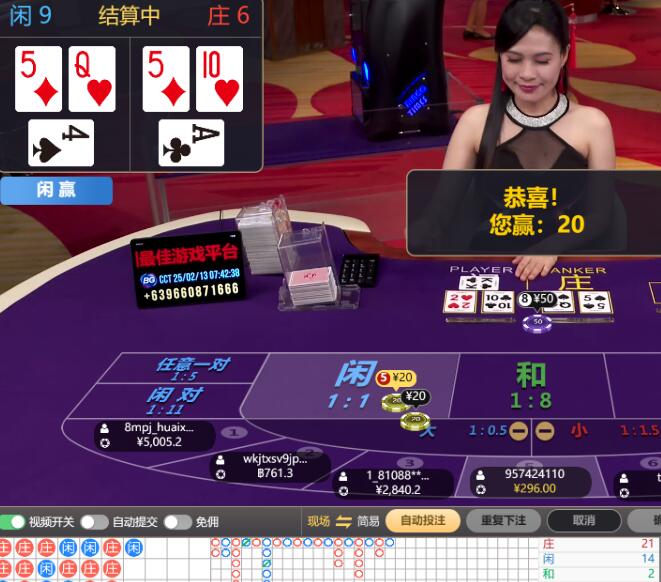661x582 pixels.
Task: Cancel the bet with 取消 button
Action: pyautogui.click(x=584, y=521)
